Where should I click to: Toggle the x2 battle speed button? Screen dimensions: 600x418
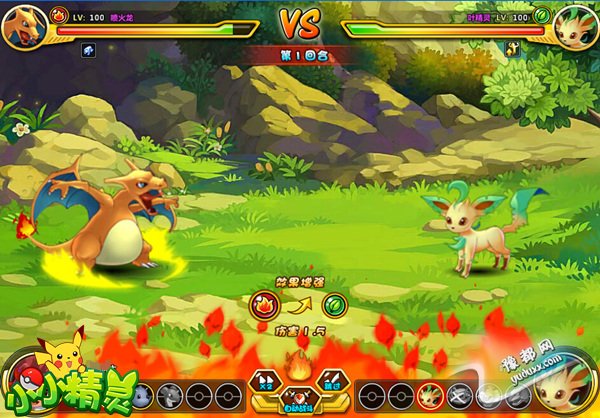pos(264,381)
